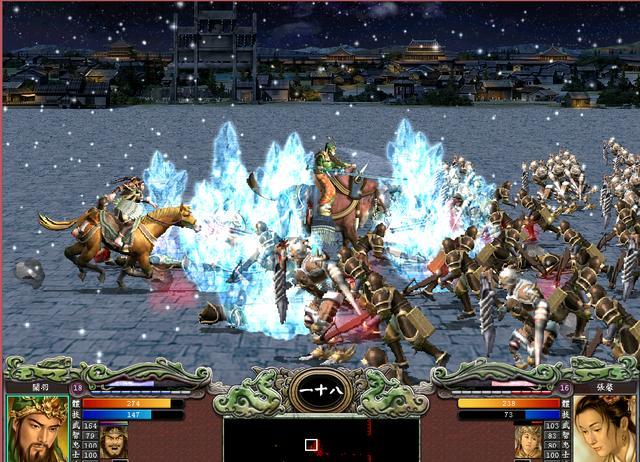Click the small bearded officer portrait

pyautogui.click(x=113, y=440)
